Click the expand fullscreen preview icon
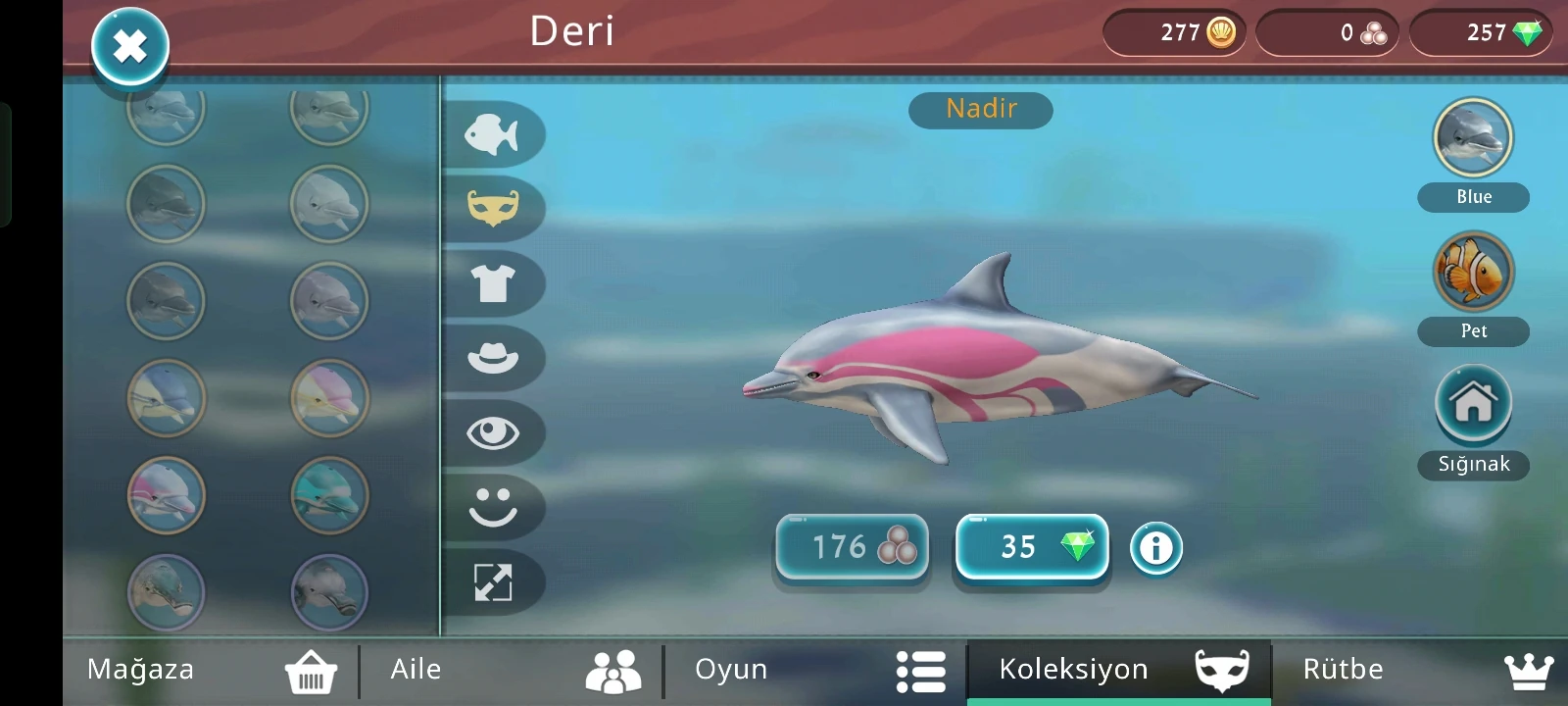 click(496, 582)
